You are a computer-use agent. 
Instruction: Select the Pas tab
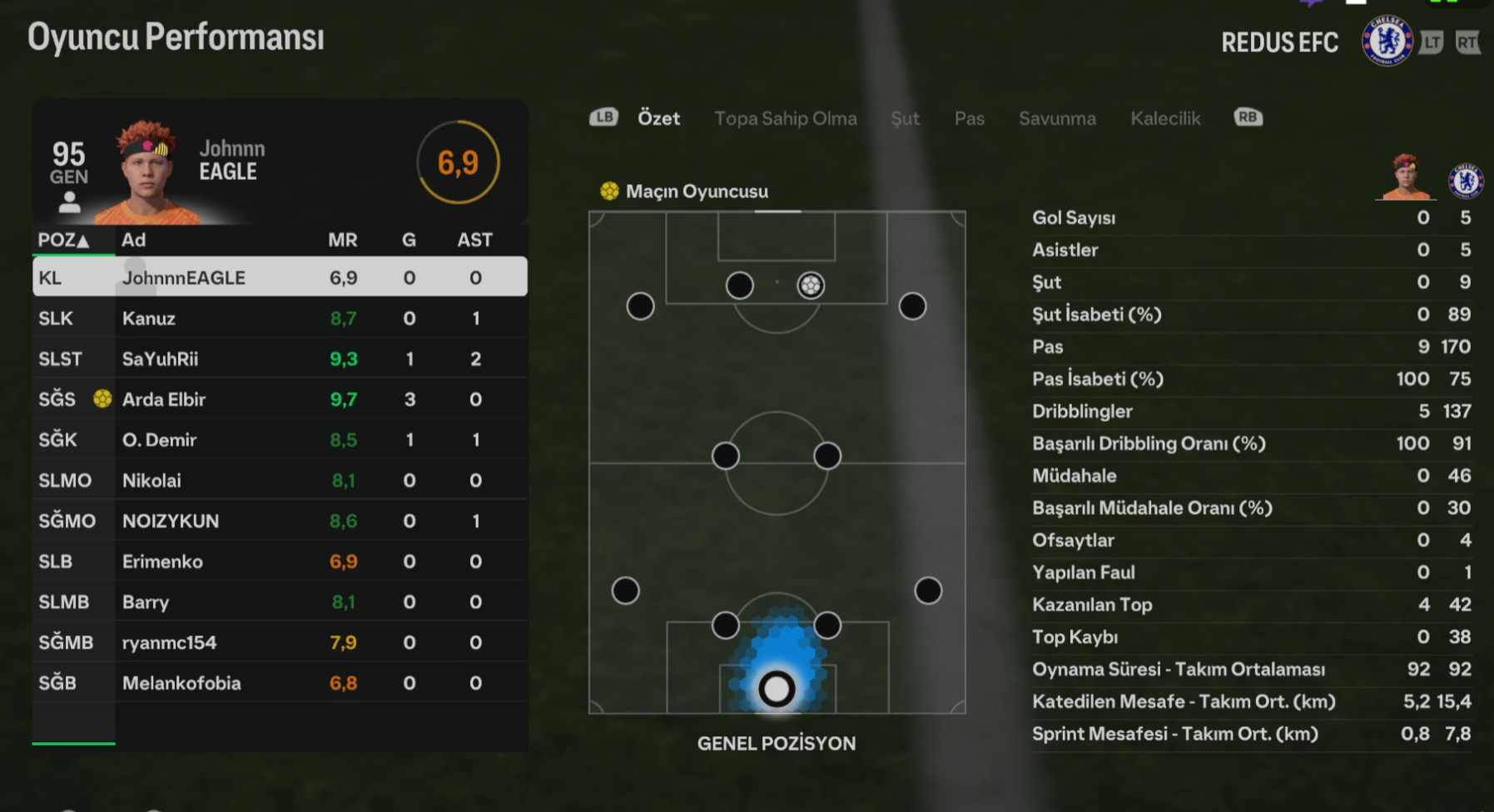pos(969,118)
